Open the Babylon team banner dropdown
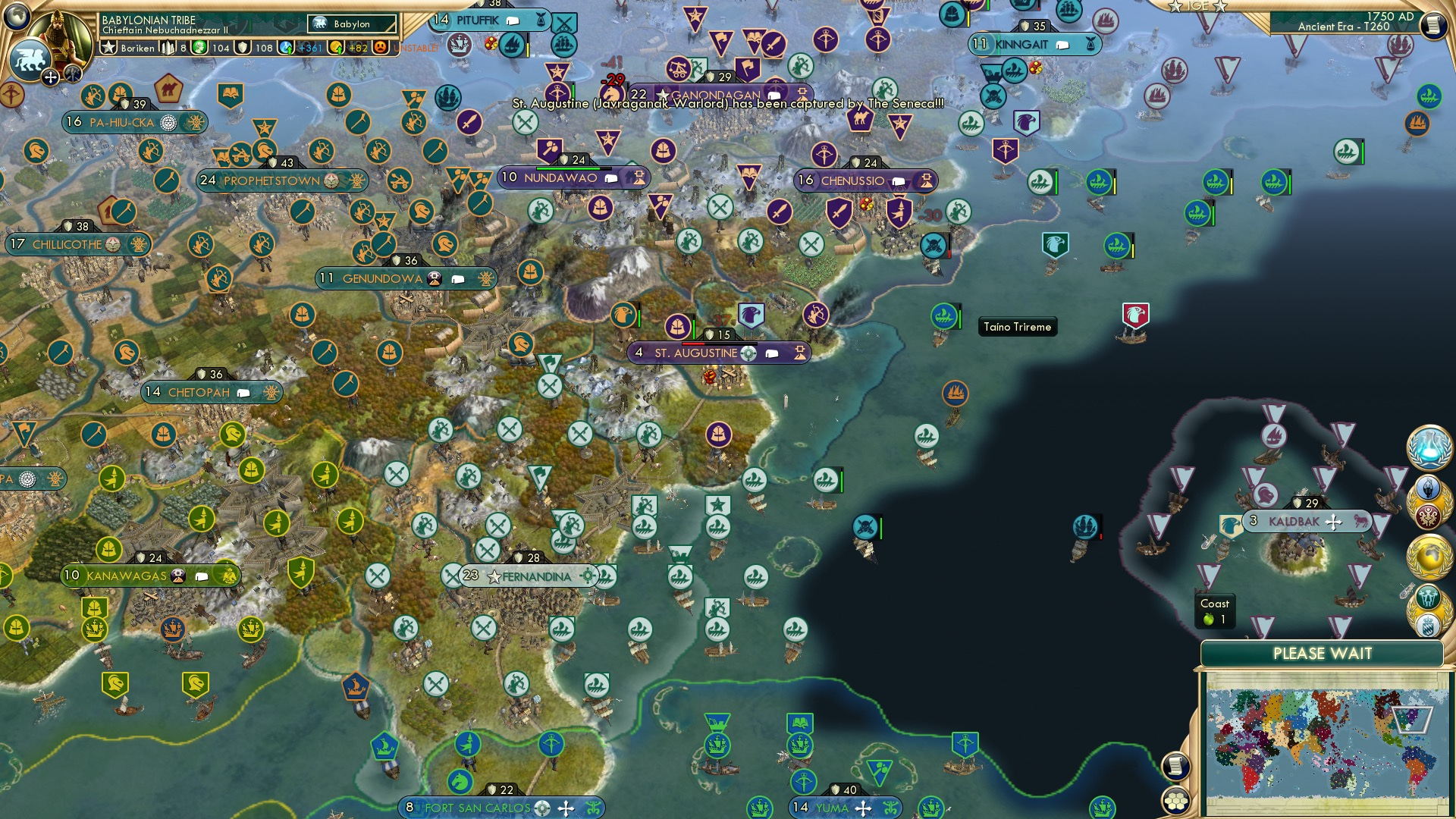Viewport: 1456px width, 819px height. 350,24
